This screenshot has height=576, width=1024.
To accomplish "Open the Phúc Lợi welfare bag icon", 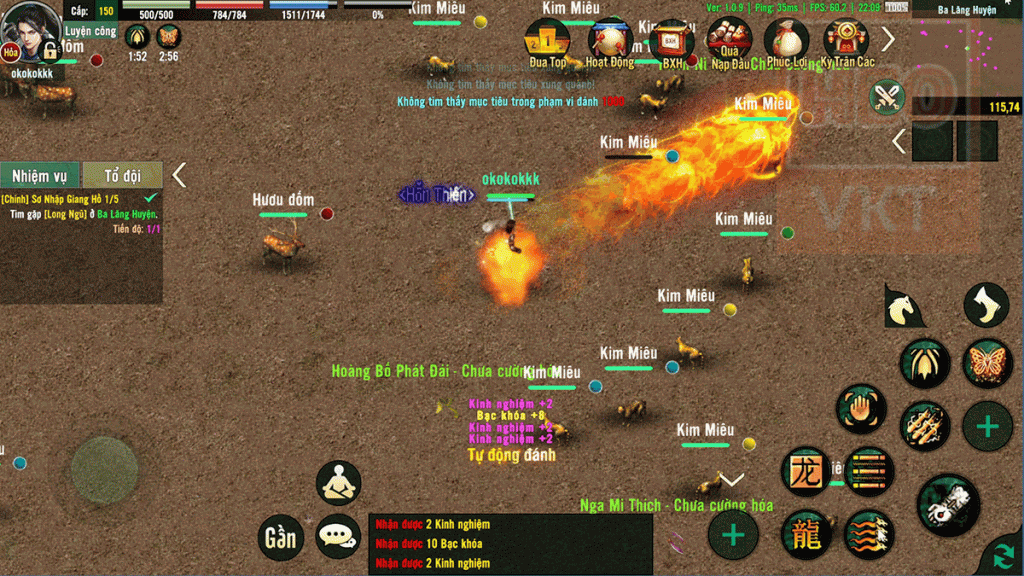I will (x=787, y=42).
